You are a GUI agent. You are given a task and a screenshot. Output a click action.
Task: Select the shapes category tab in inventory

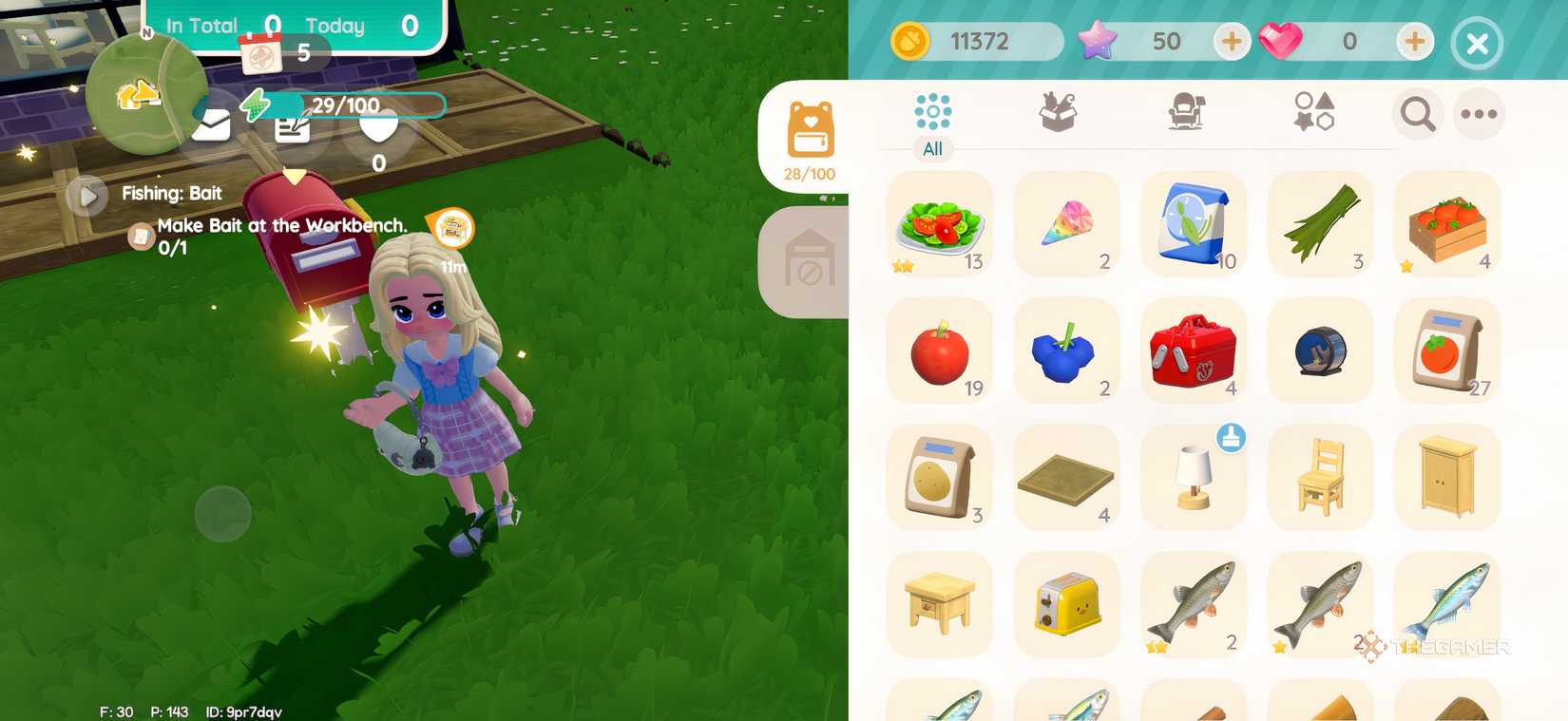tap(1314, 111)
